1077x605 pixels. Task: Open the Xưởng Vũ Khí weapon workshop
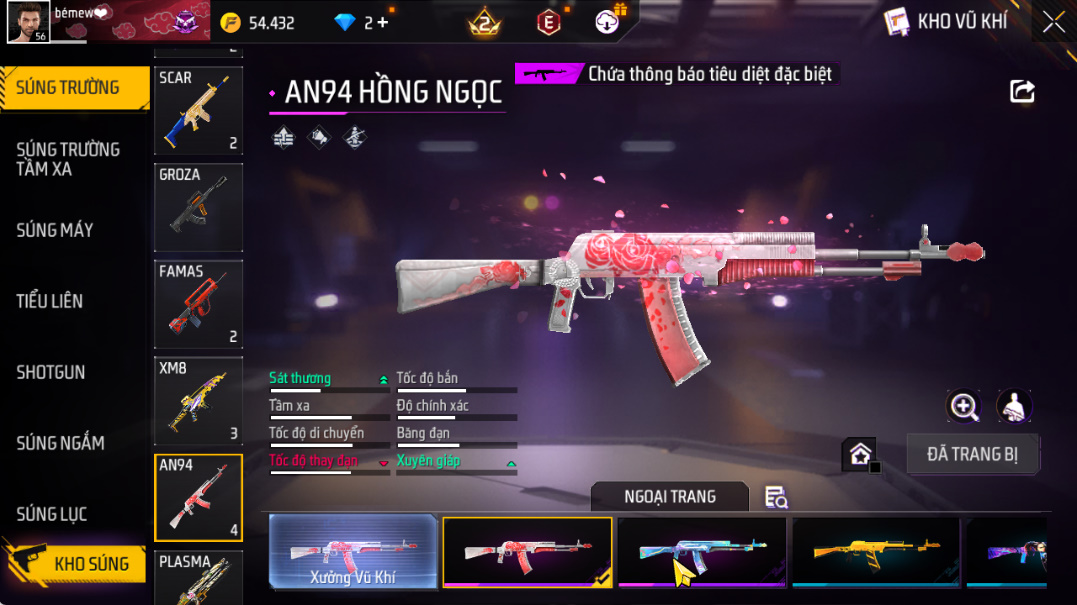click(353, 551)
